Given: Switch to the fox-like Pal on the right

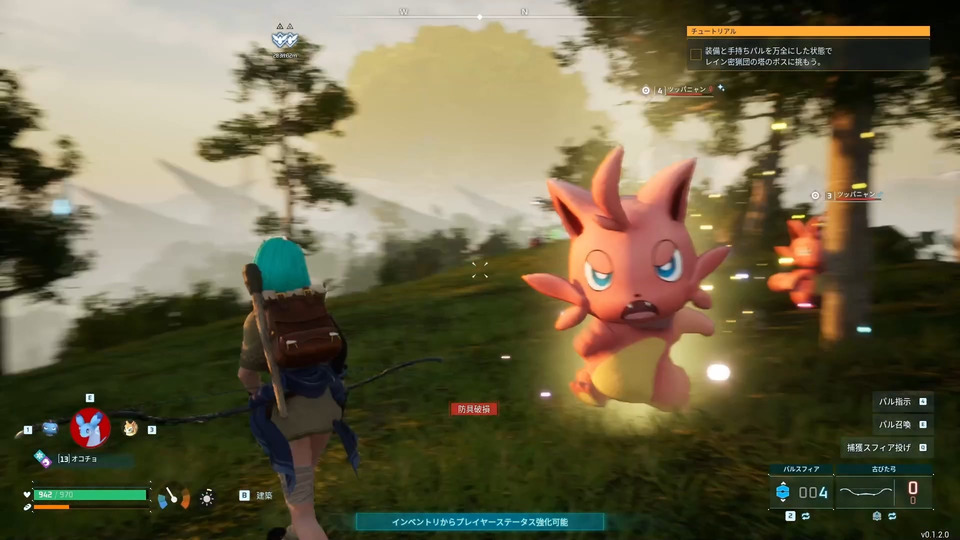Looking at the screenshot, I should [x=131, y=429].
